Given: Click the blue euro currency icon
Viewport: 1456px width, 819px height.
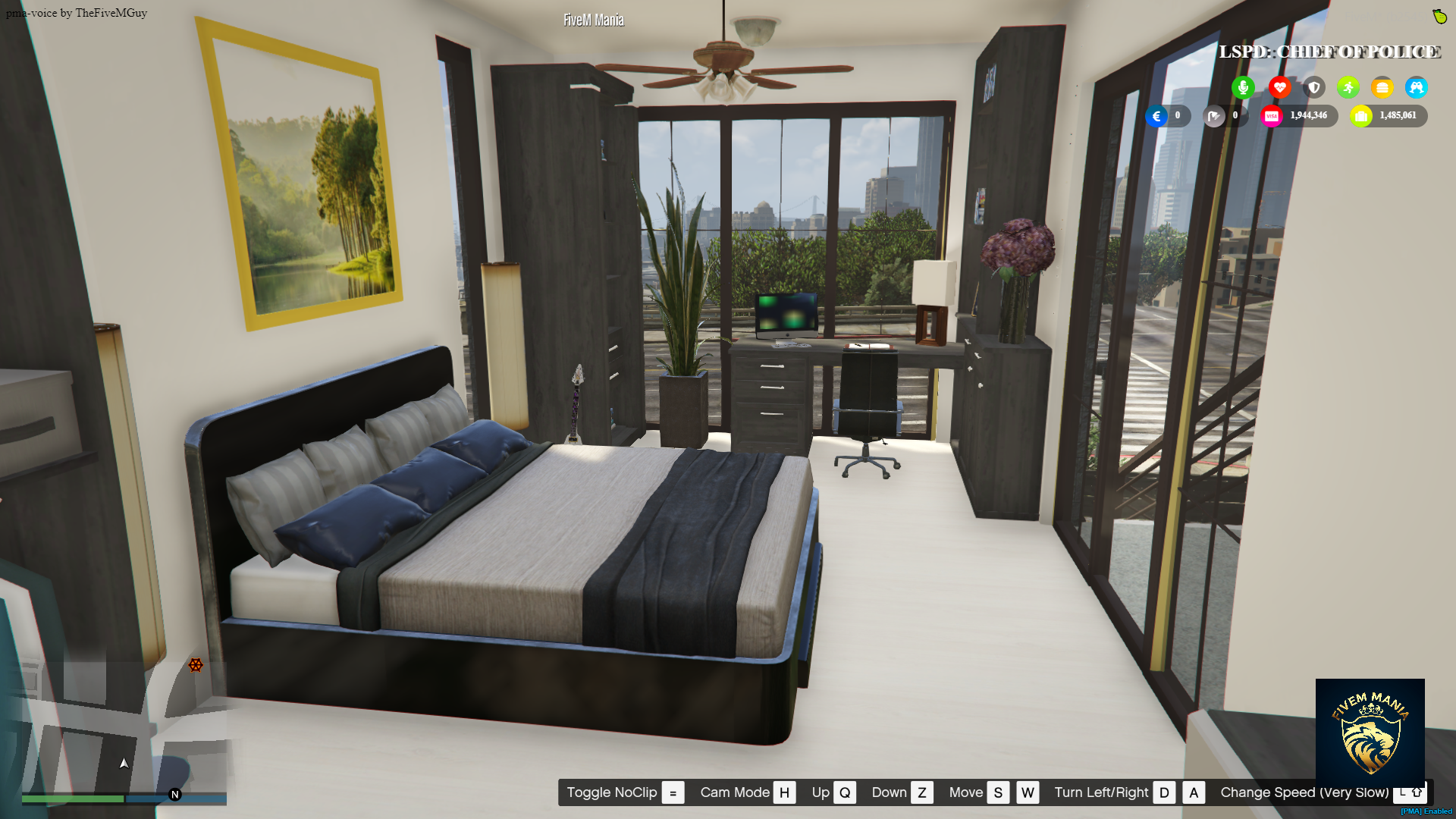Looking at the screenshot, I should [1156, 116].
